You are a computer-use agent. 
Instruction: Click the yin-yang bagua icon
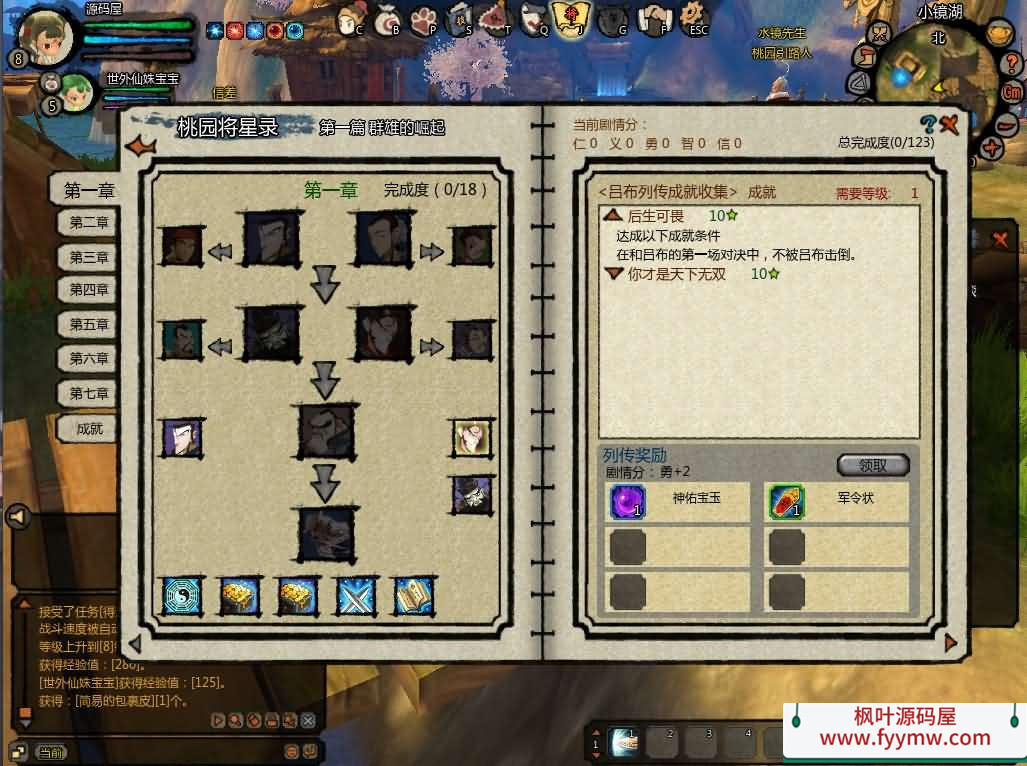point(183,596)
